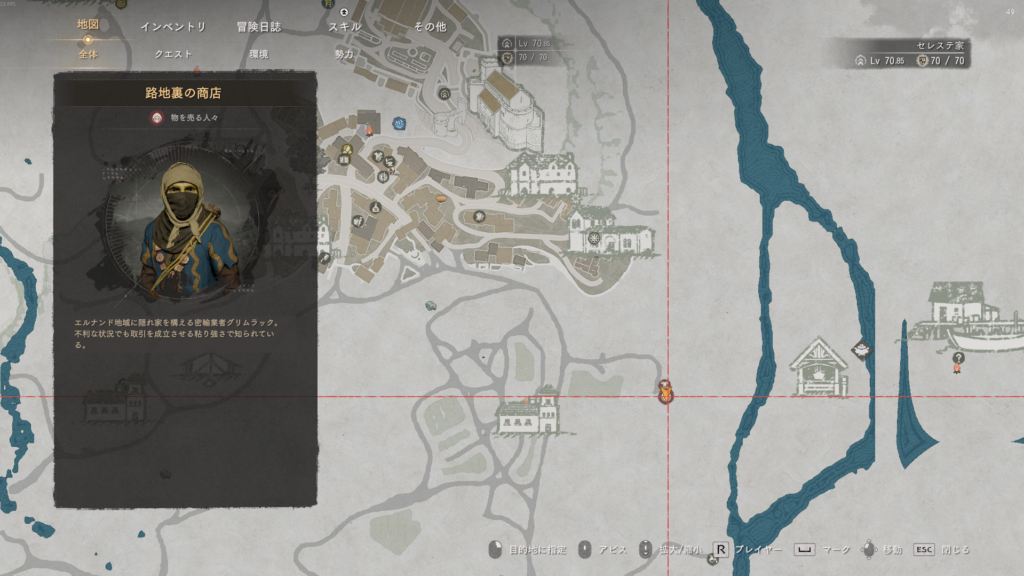This screenshot has width=1024, height=576.
Task: Choose the 環境 (Environment) map filter
Action: (258, 54)
